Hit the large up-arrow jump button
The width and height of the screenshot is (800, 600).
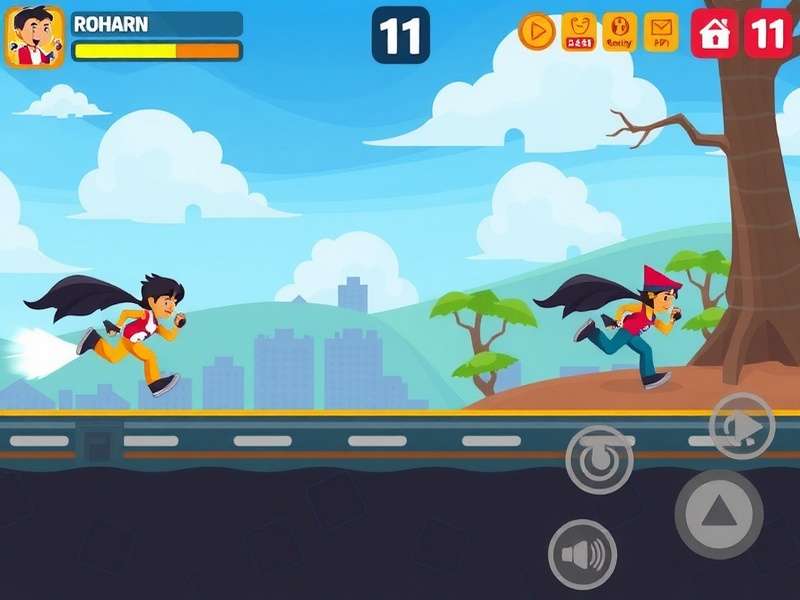tap(718, 514)
